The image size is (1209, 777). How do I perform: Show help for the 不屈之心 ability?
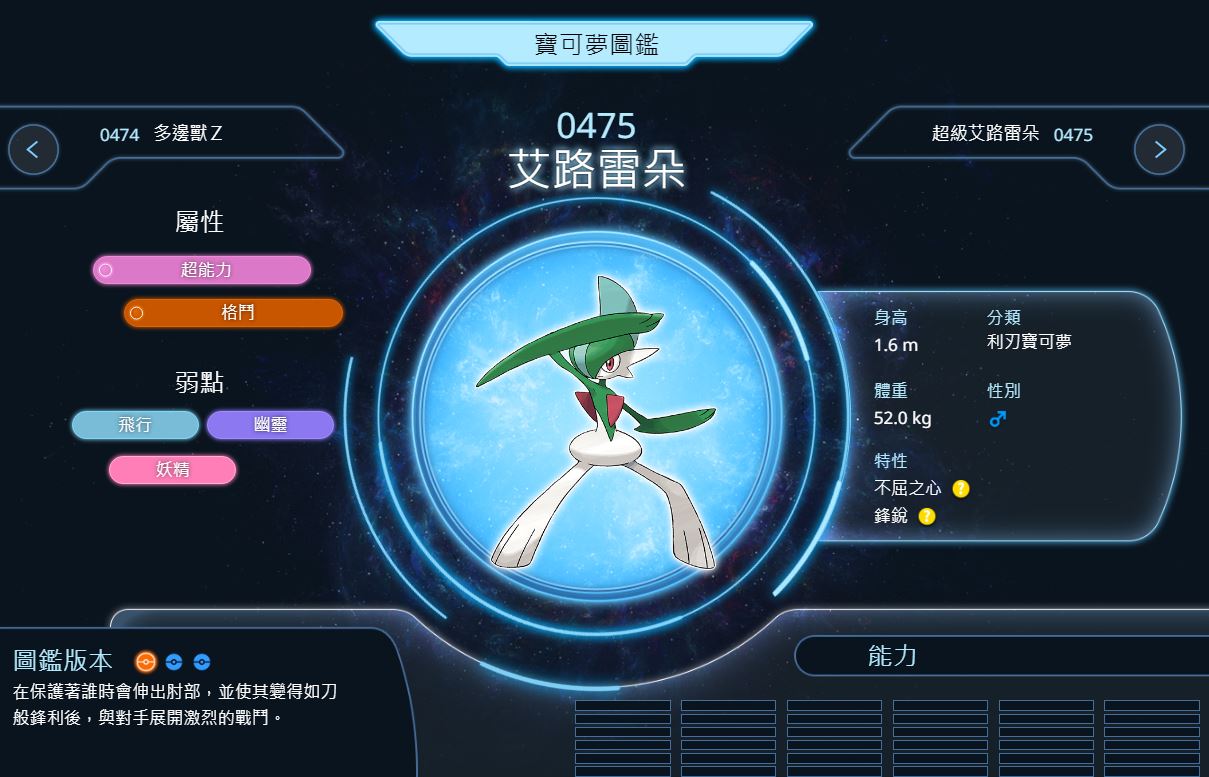tap(961, 489)
